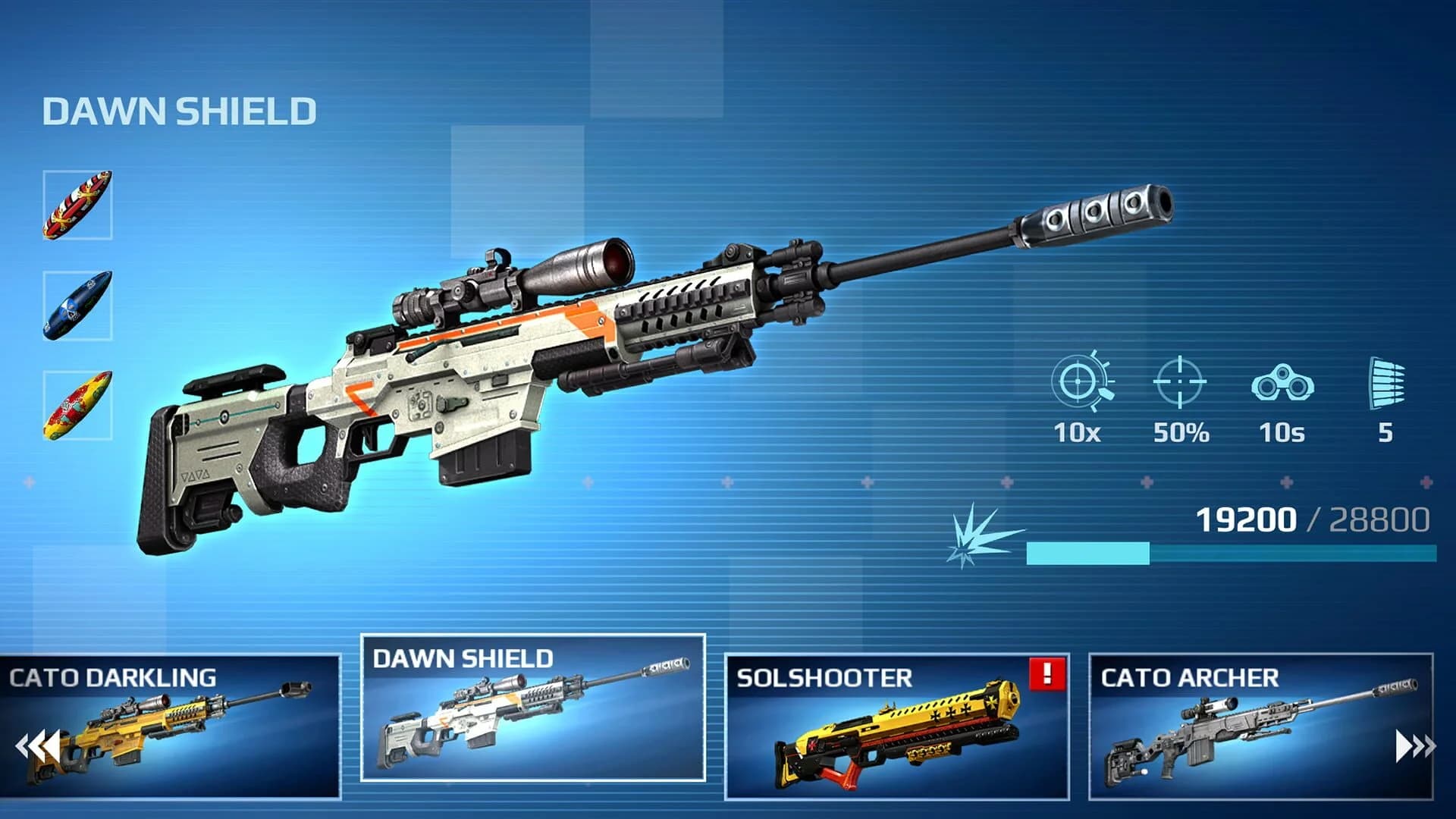Expand the weapon list to the right

click(x=1414, y=747)
